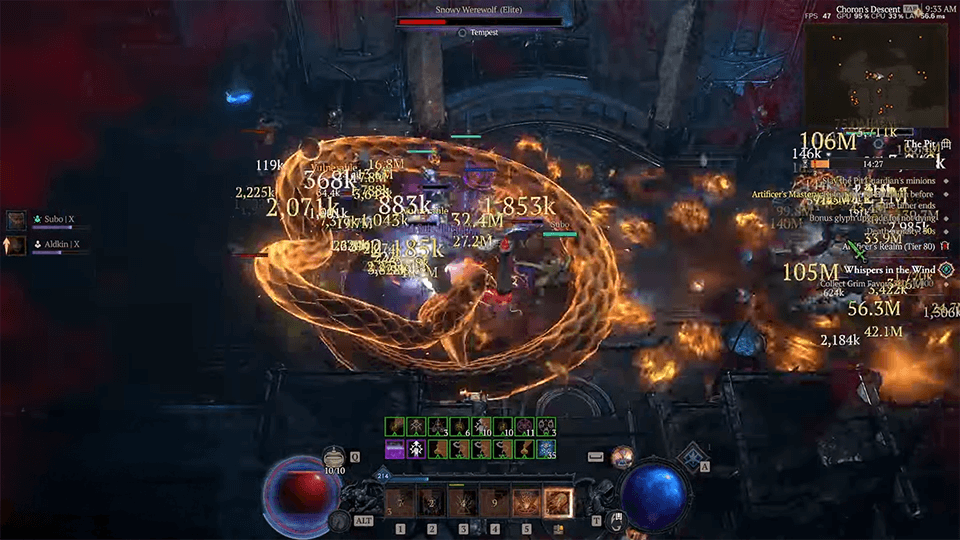
Task: Click the portrait icon above the mana globe
Action: [x=623, y=456]
